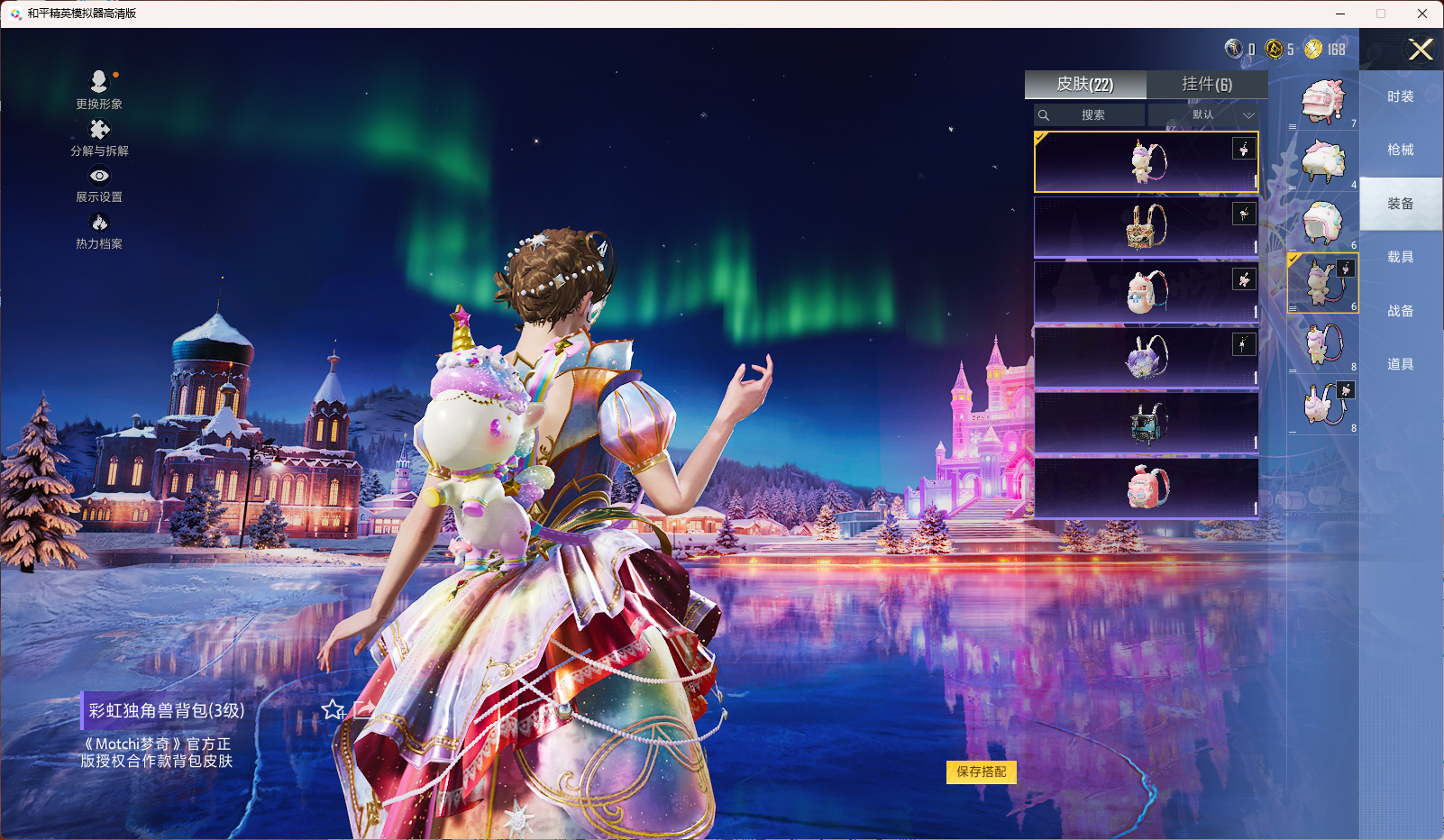Screen dimensions: 1444x840
Task: Choose the pink piggy backpack skin
Action: pos(1146,487)
